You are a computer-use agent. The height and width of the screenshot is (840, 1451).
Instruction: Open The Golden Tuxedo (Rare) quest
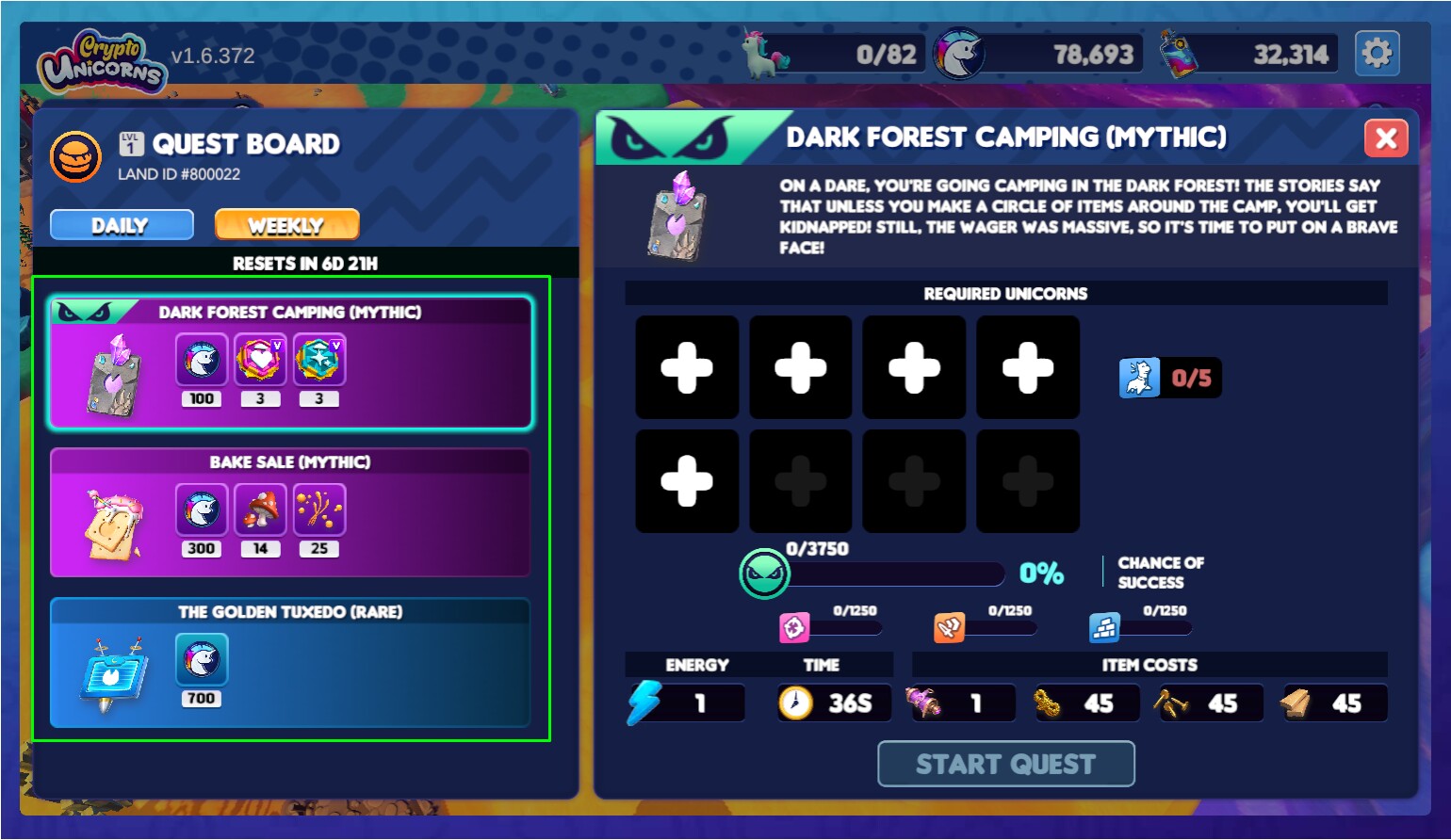[x=289, y=662]
